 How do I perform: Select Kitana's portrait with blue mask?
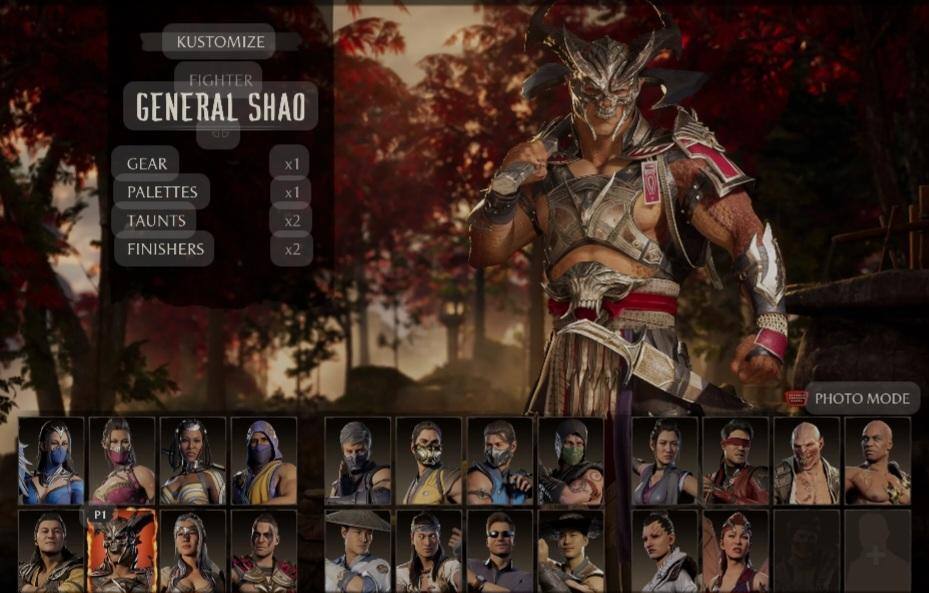(51, 461)
